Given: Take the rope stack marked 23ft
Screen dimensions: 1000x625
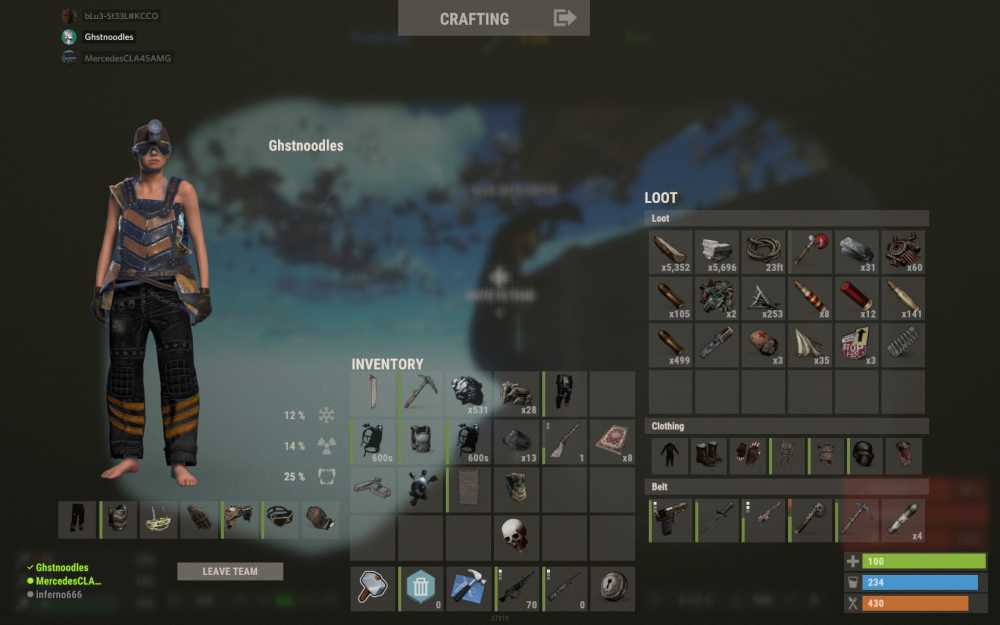Looking at the screenshot, I should coord(765,252).
